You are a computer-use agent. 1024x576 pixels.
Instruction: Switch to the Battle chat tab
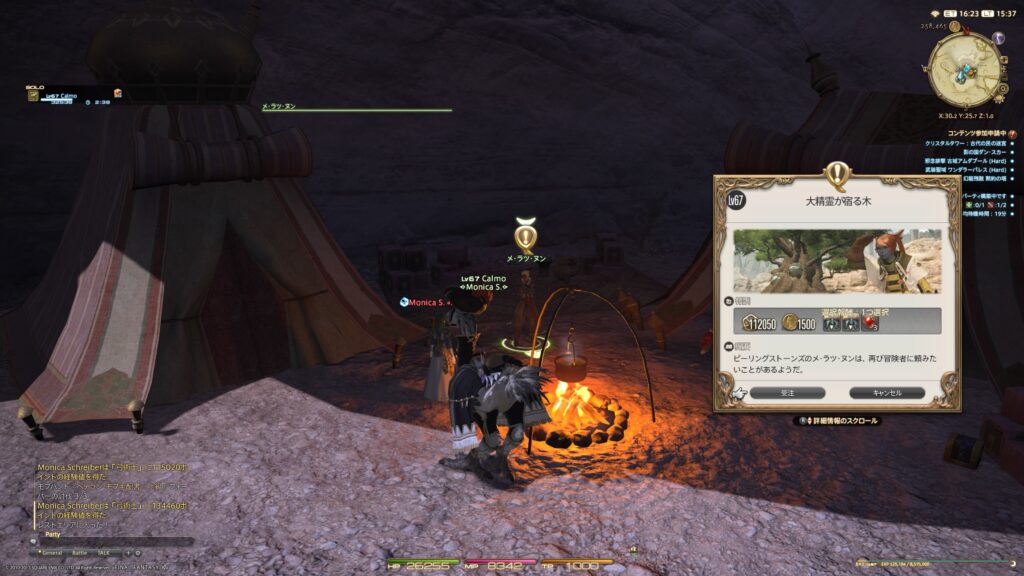79,552
